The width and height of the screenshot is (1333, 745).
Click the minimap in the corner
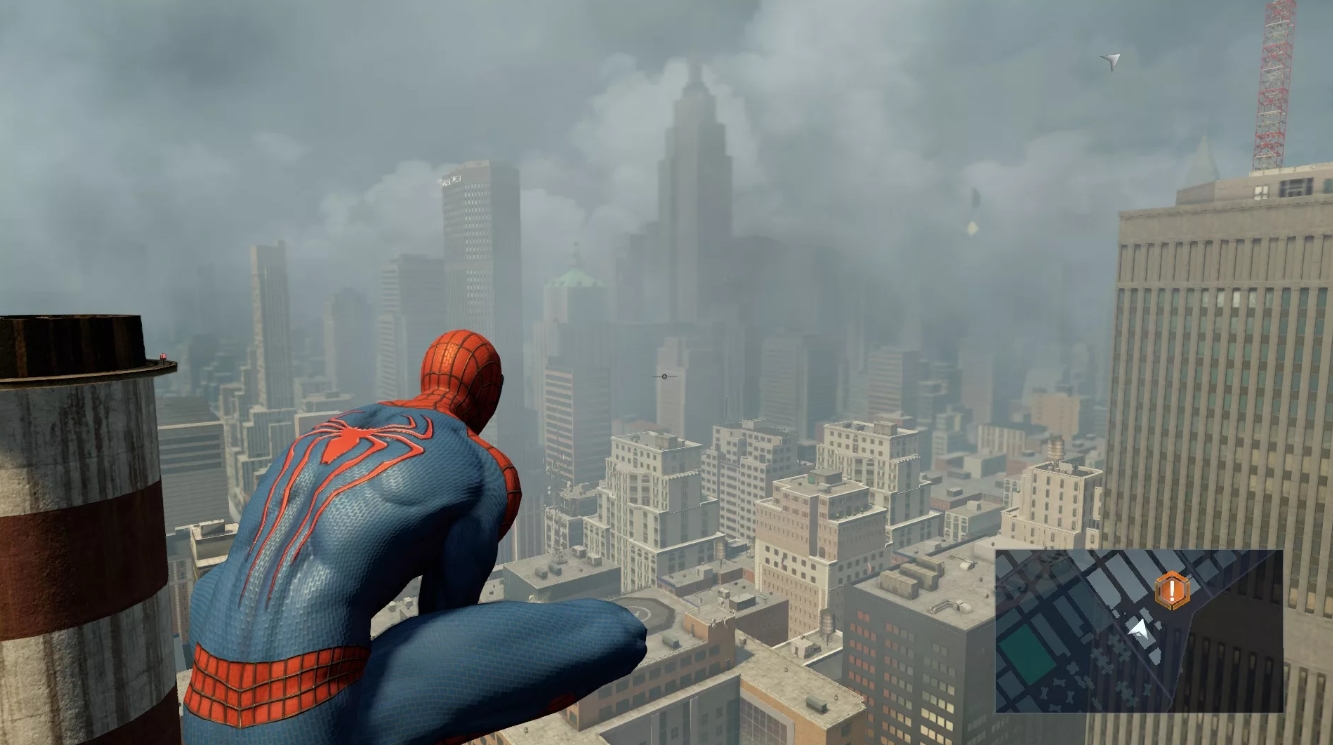(1138, 630)
